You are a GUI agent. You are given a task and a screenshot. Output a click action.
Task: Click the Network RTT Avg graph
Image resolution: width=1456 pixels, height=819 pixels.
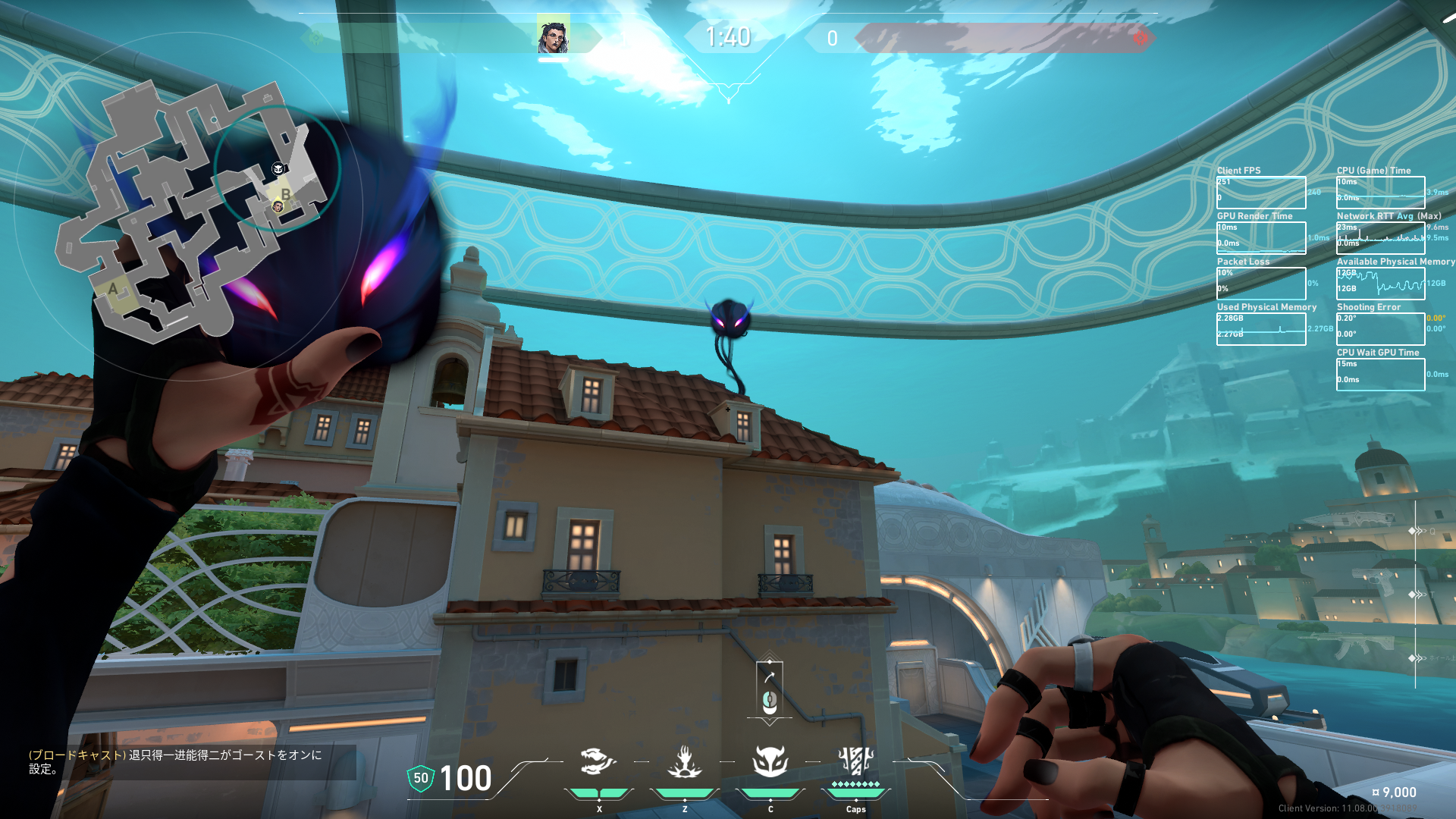tap(1380, 237)
